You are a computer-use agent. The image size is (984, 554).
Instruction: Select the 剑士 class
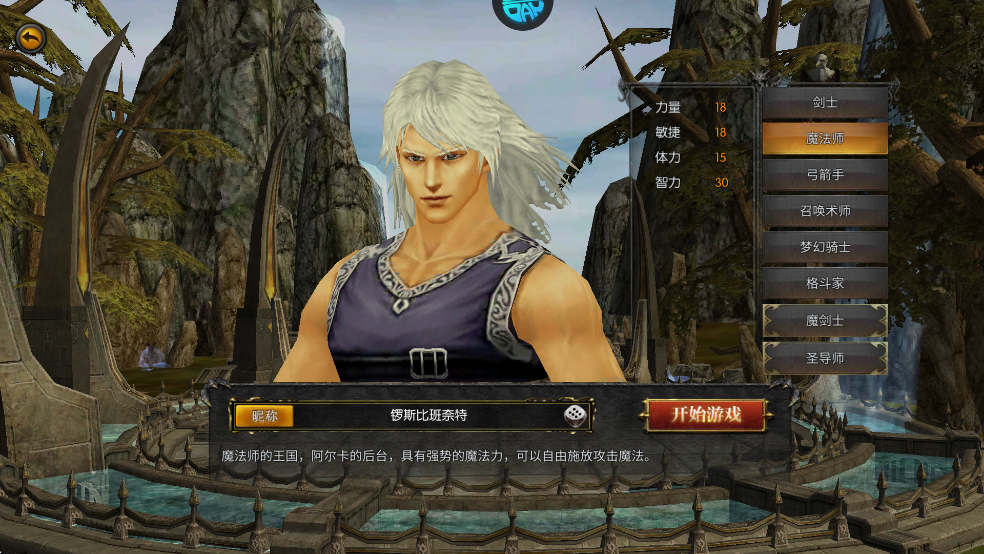(825, 103)
